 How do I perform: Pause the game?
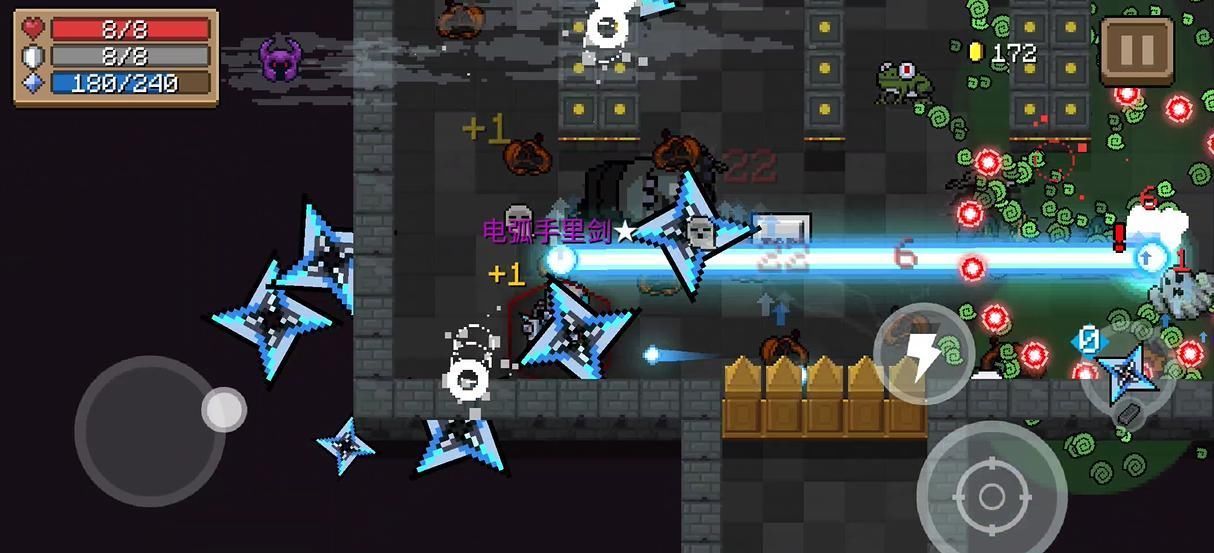(x=1137, y=50)
